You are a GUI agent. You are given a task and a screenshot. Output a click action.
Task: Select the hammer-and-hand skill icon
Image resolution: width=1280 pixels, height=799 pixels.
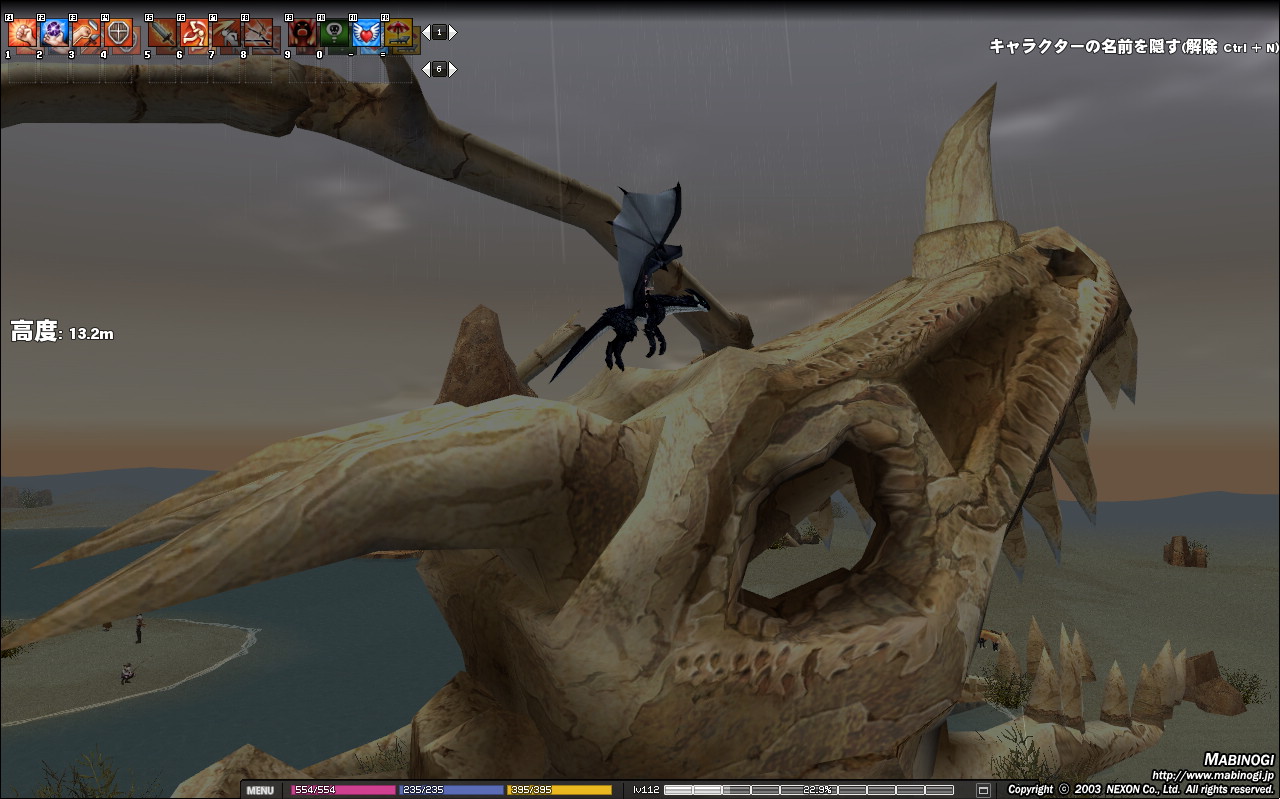coord(86,33)
